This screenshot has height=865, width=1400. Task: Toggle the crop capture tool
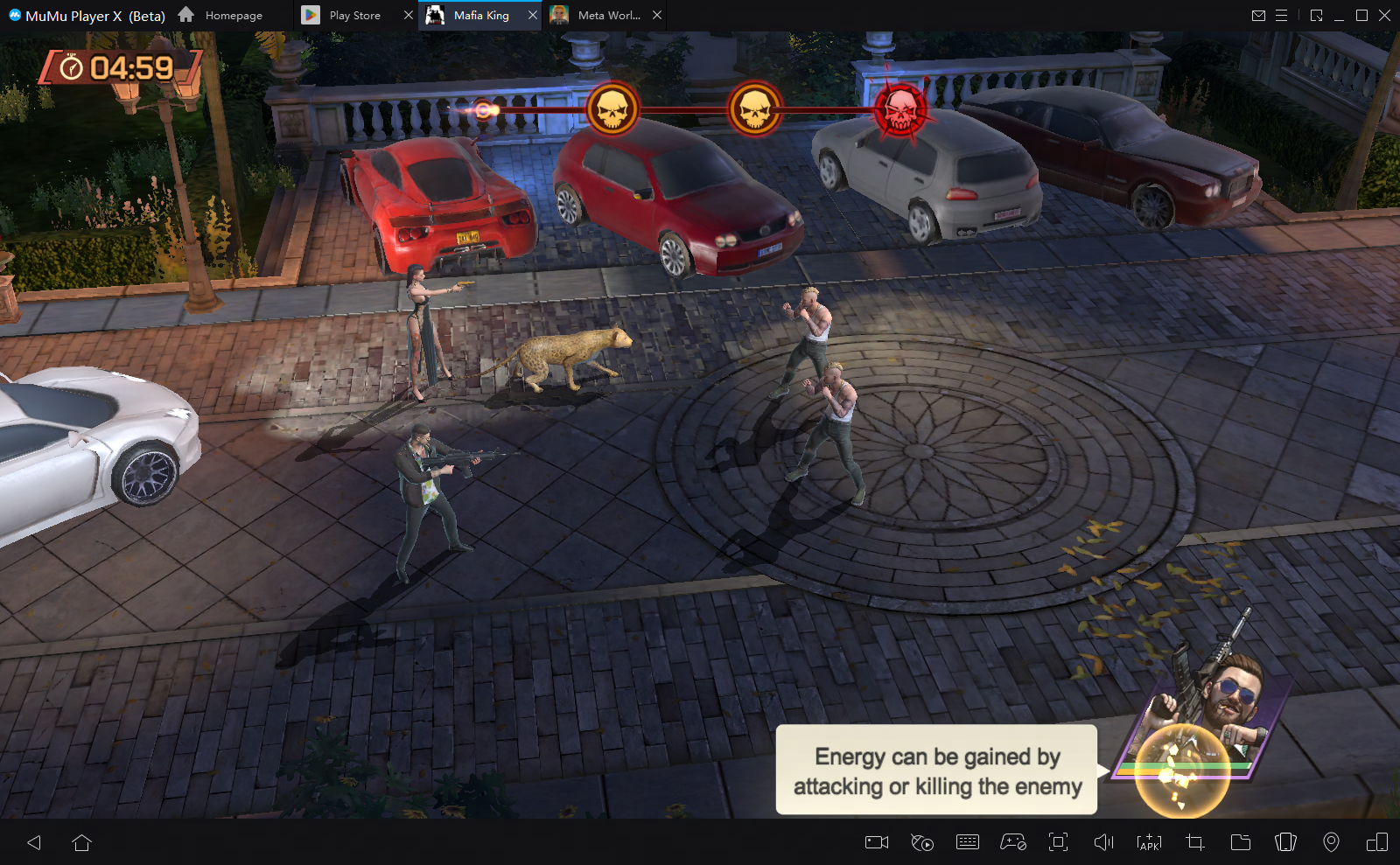pos(1193,842)
